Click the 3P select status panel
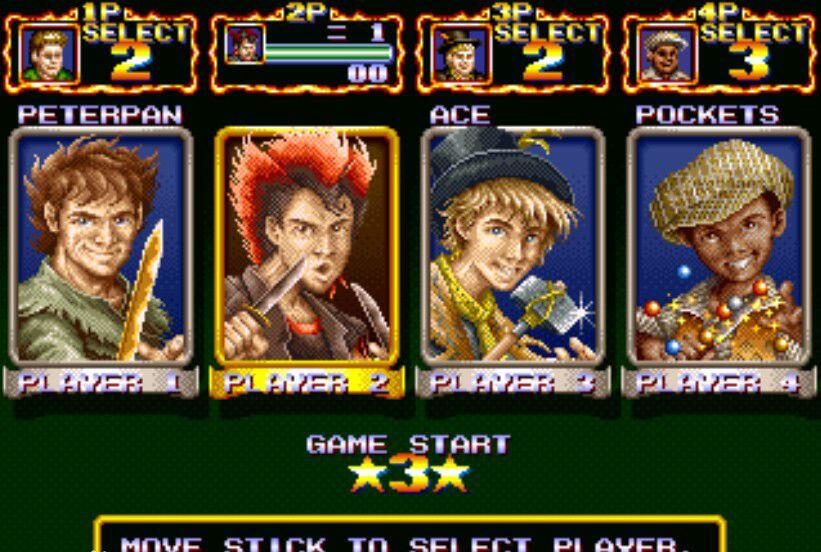 511,50
